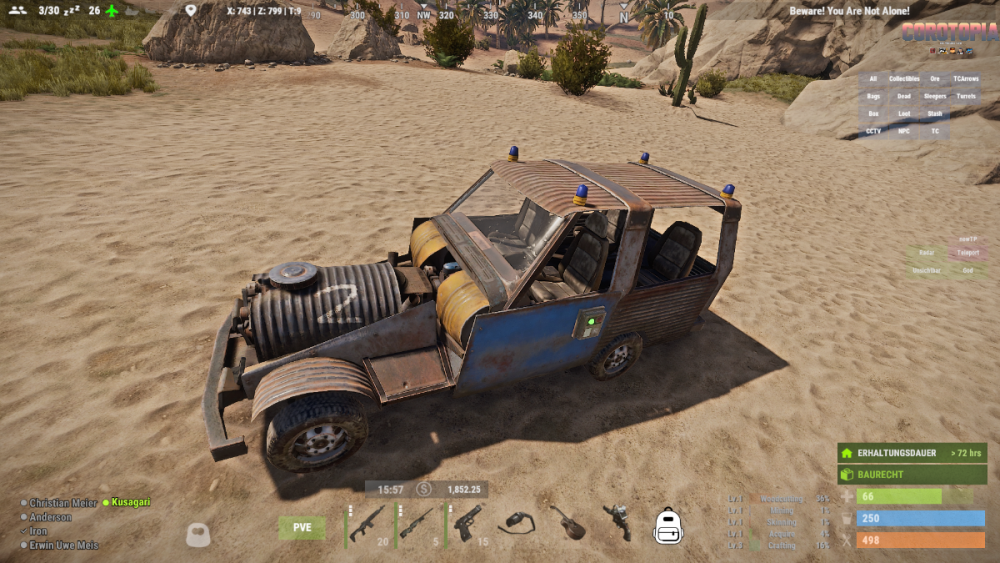Show NPC markers via the NPC button
This screenshot has height=563, width=1000.
coord(904,131)
